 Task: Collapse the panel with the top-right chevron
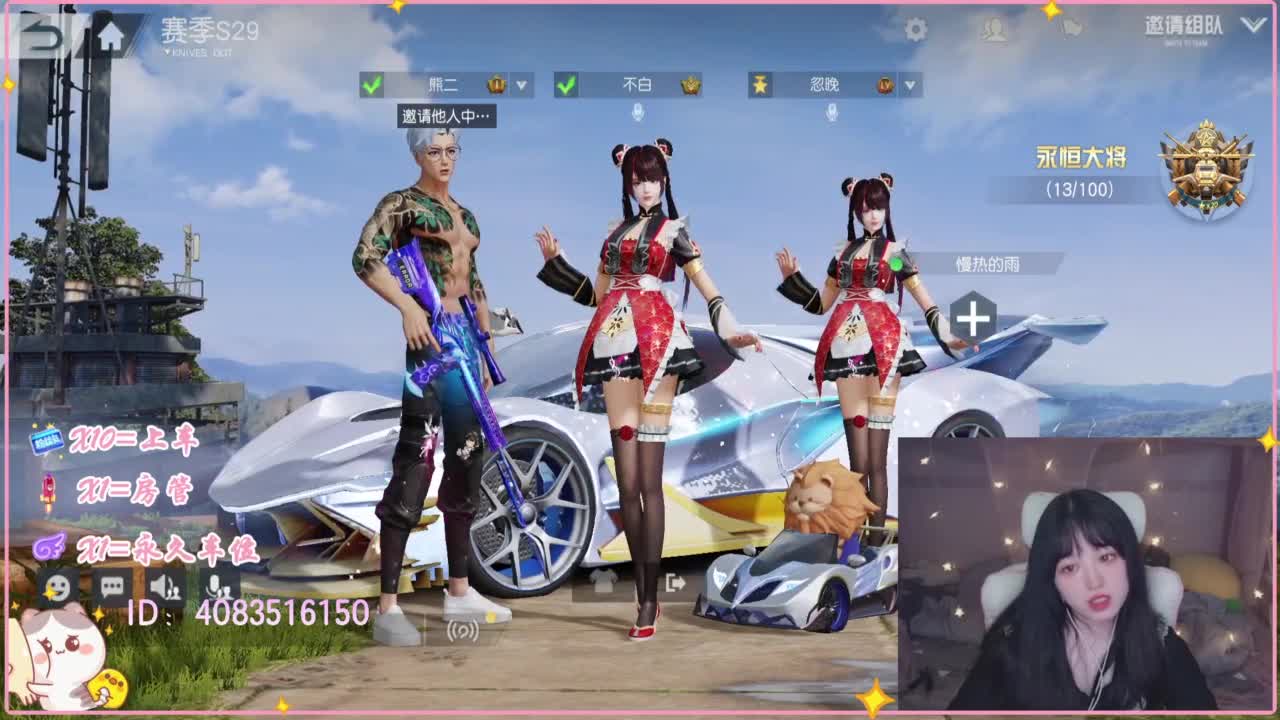tap(1252, 27)
